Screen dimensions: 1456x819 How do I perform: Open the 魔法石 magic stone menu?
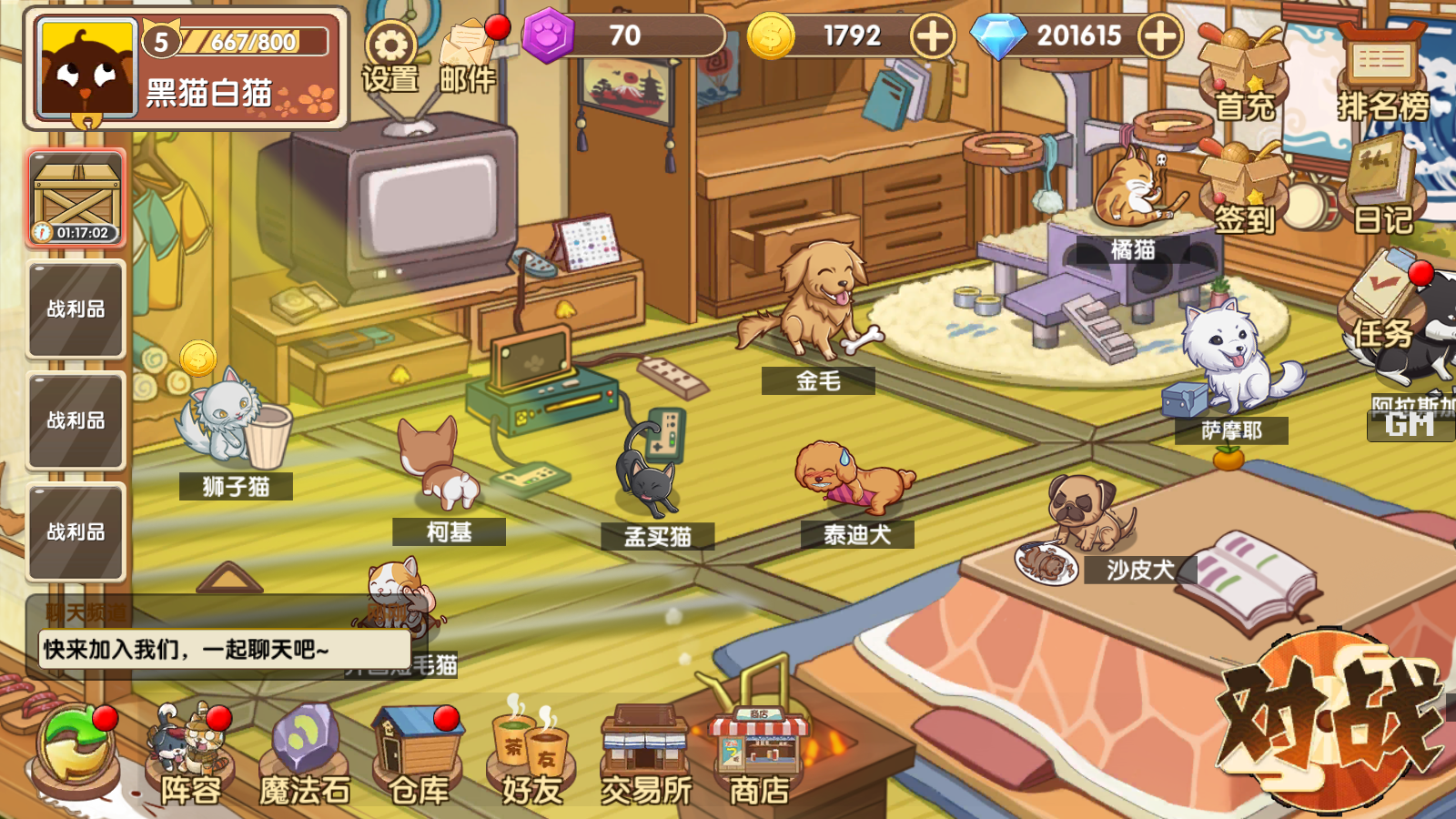point(305,755)
